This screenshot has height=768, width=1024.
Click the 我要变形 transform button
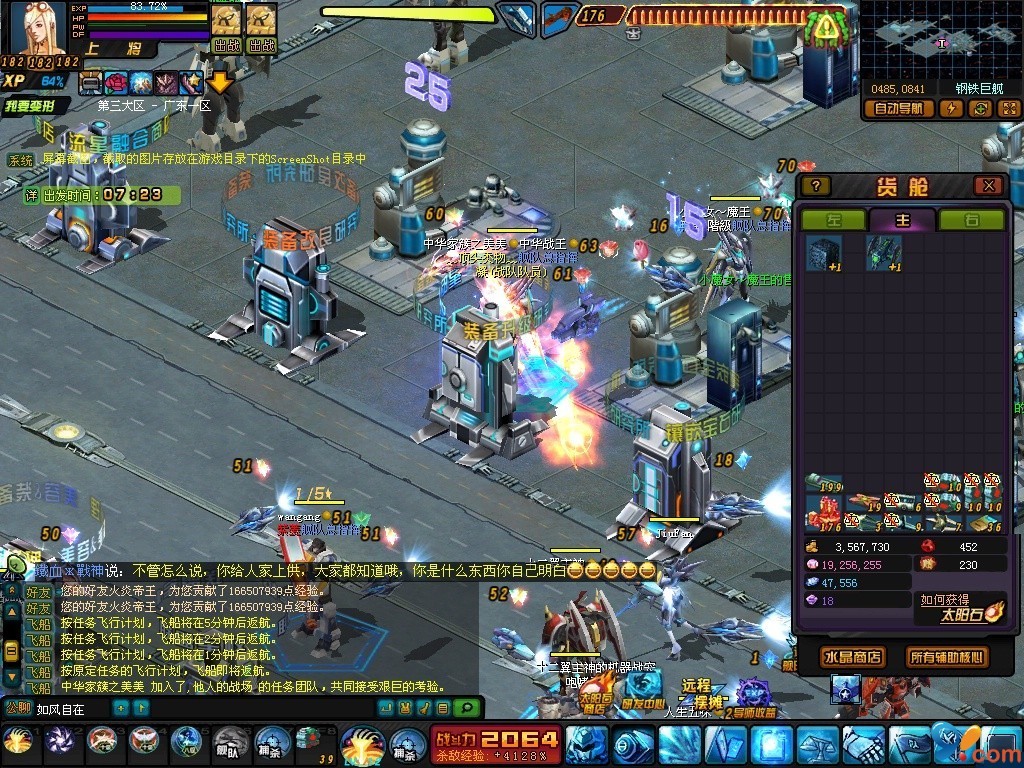click(36, 105)
